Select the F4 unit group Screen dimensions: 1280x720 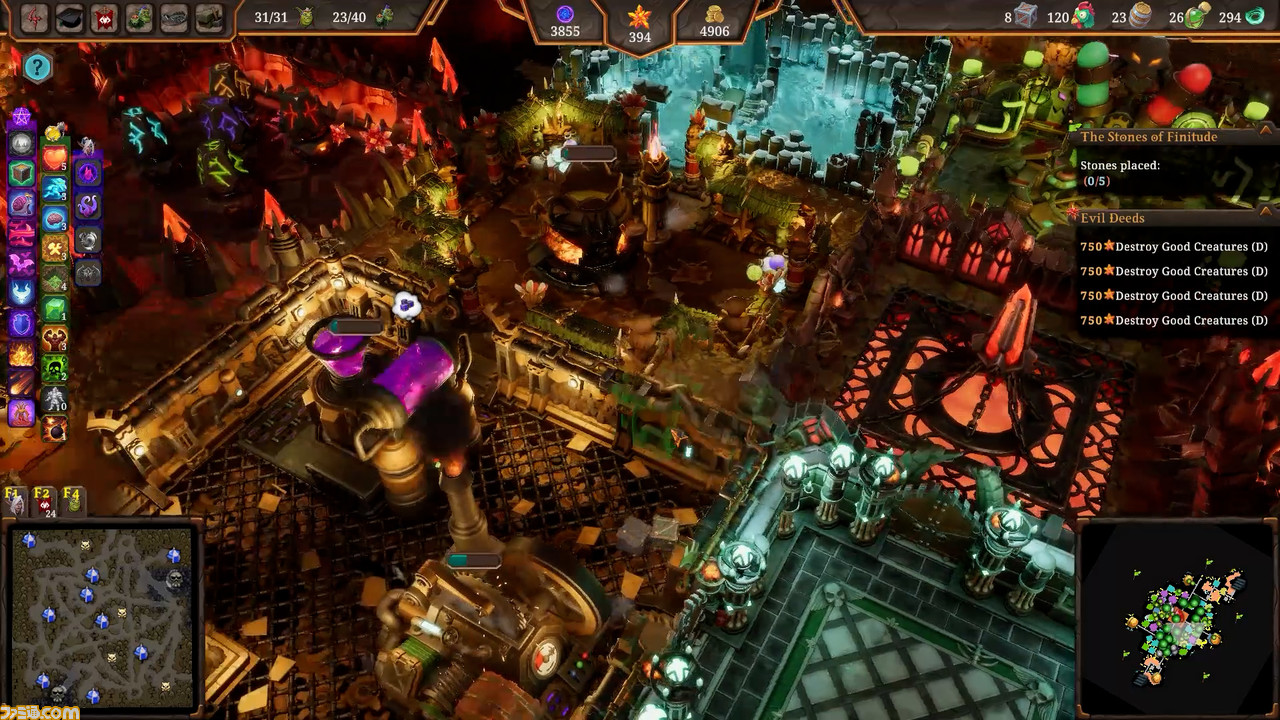click(72, 501)
